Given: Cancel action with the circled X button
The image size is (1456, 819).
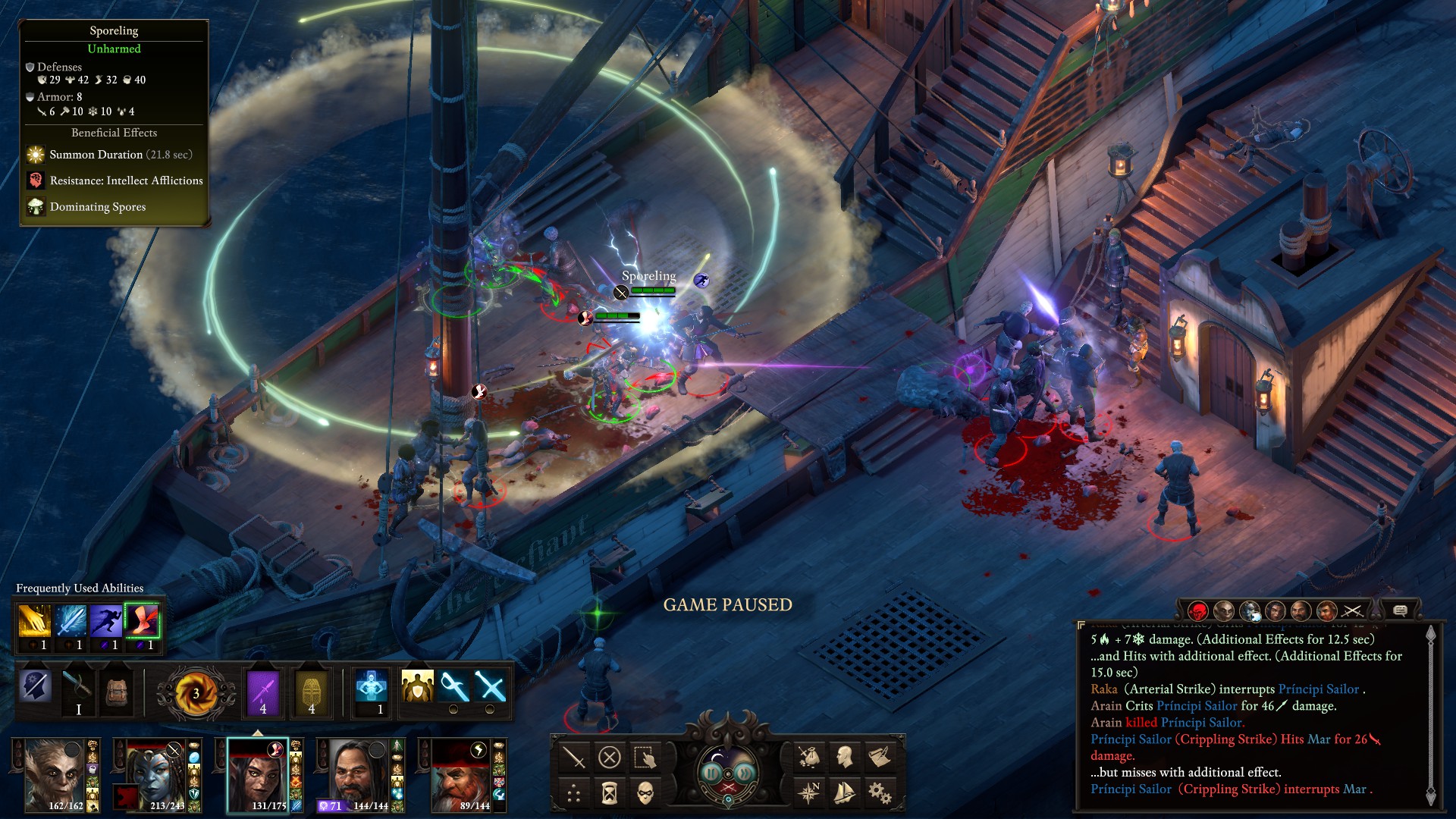Looking at the screenshot, I should 610,757.
